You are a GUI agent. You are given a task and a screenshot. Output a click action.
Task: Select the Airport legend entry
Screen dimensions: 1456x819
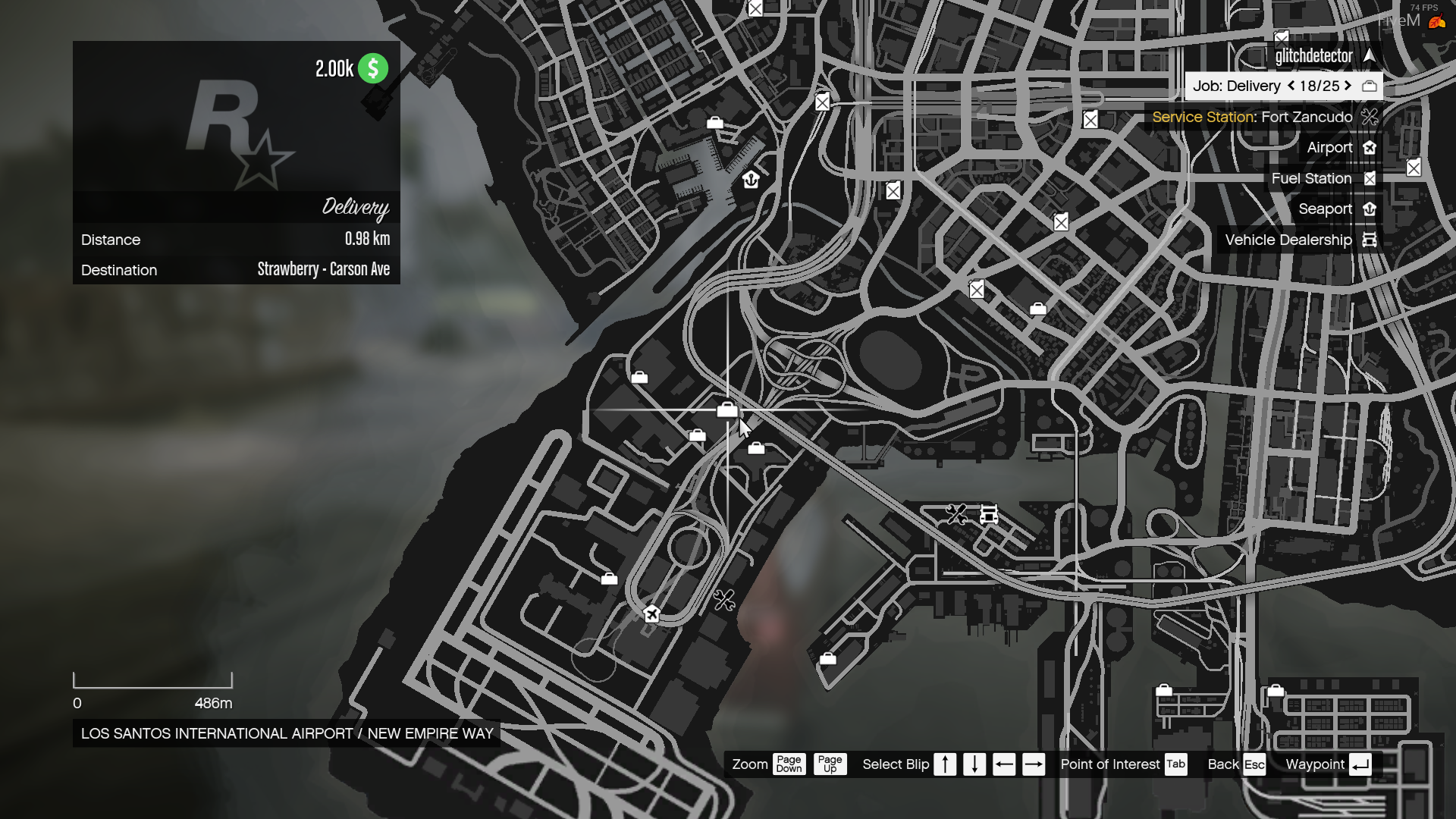[1329, 148]
